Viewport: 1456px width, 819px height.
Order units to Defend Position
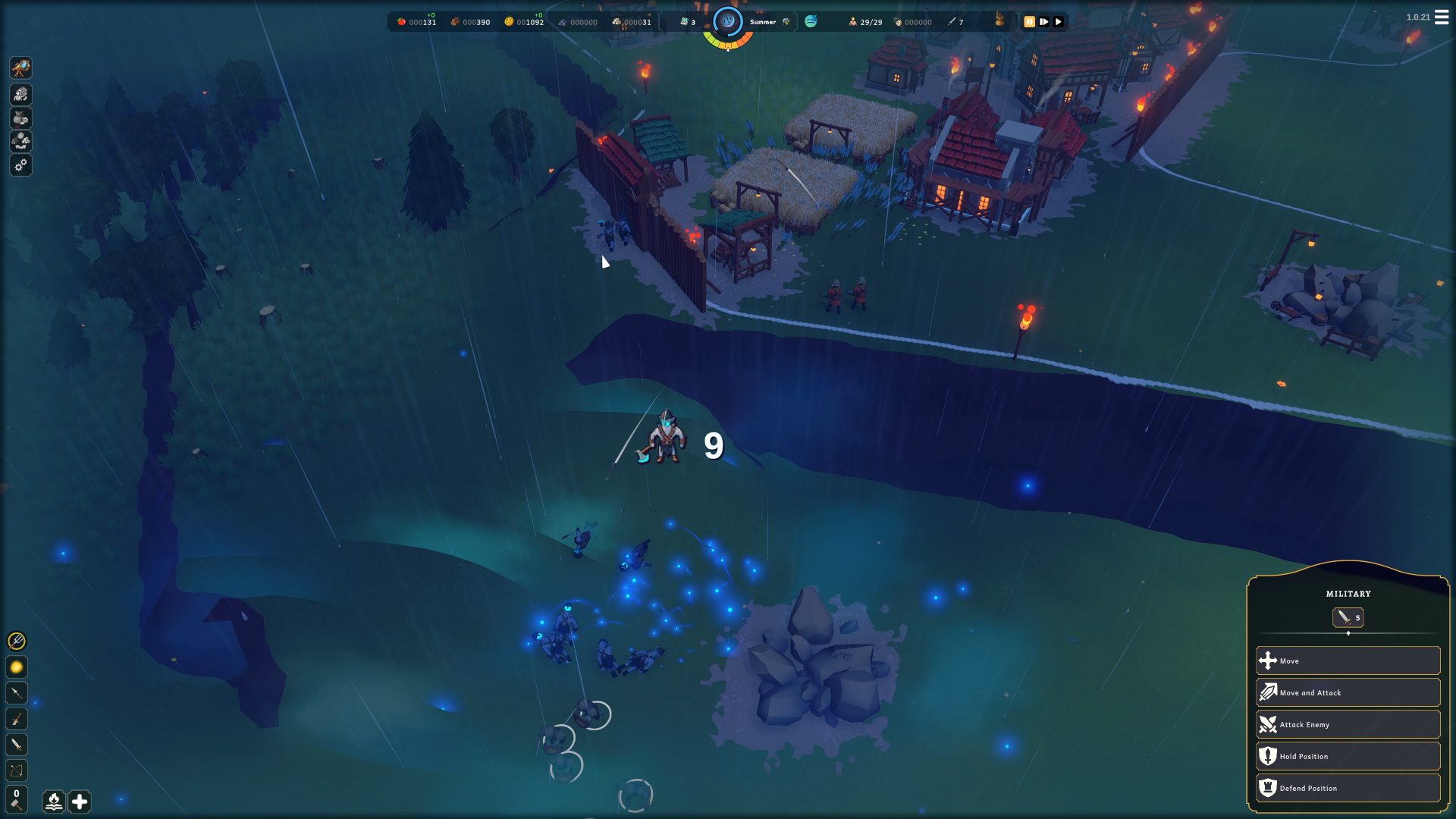[x=1348, y=787]
